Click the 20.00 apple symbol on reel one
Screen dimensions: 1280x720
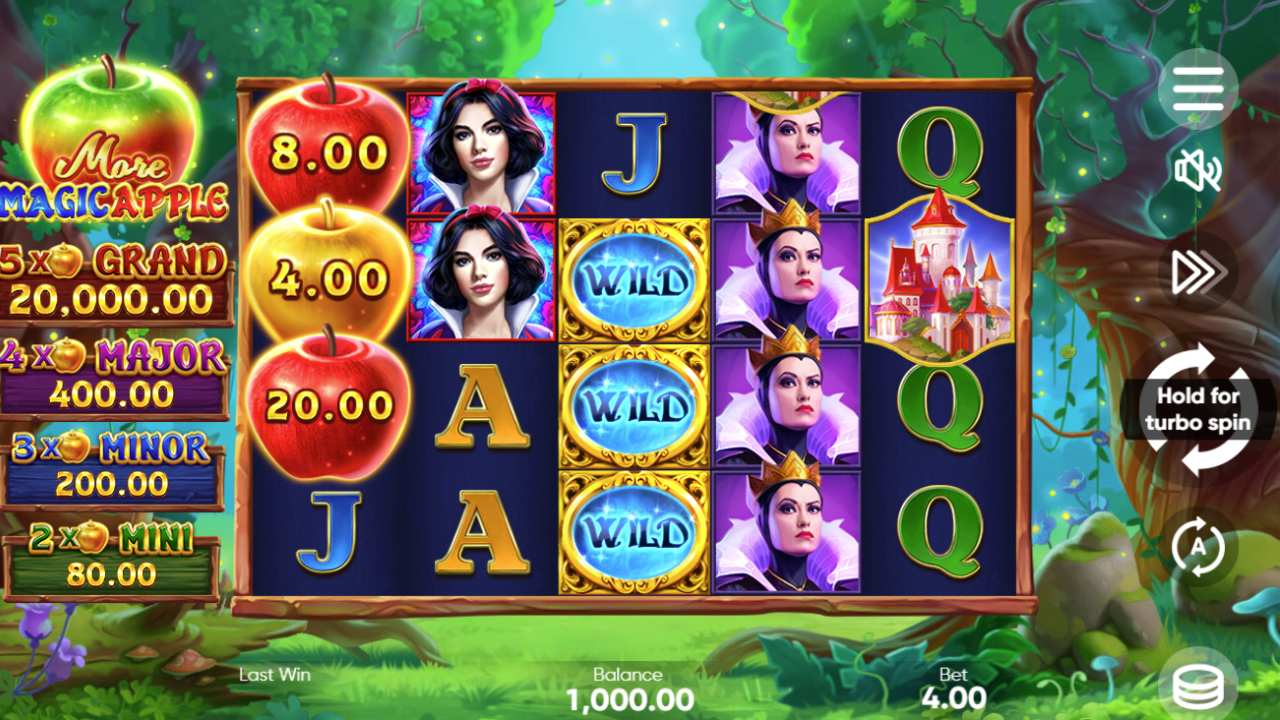330,410
